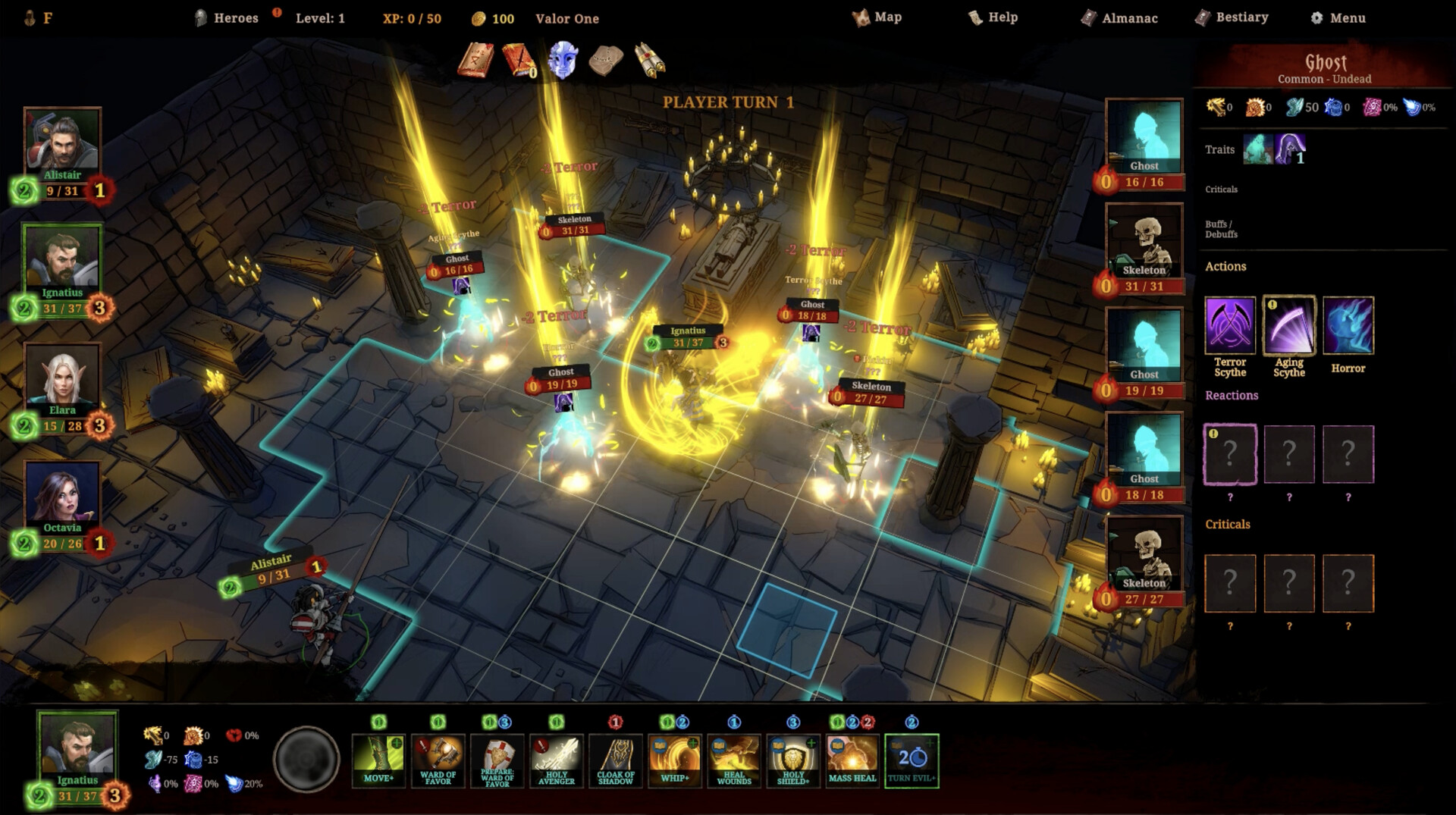Cast the Mass Heal spell
The height and width of the screenshot is (815, 1456).
point(852,760)
